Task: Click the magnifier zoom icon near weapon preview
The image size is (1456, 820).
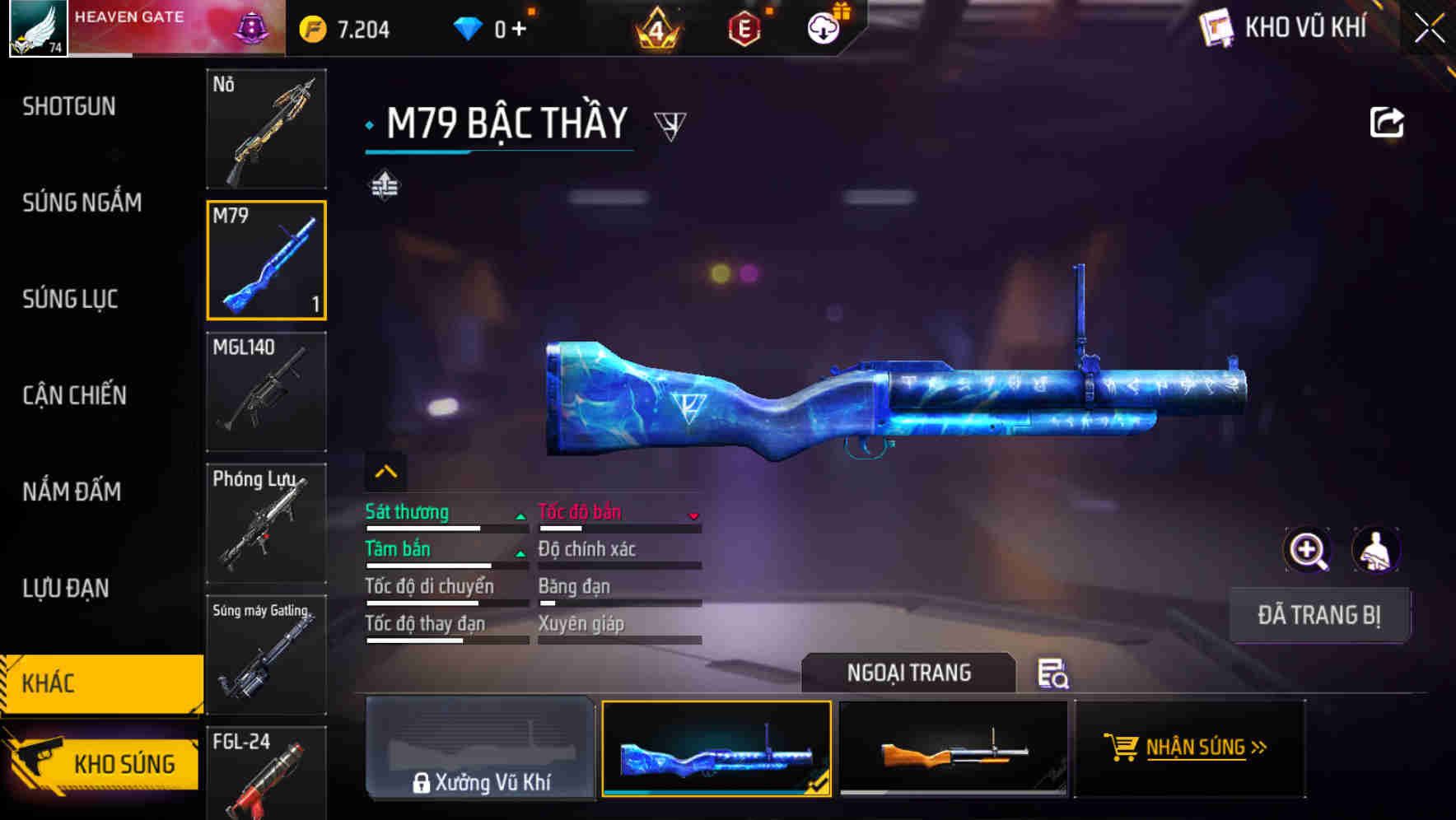Action: [1305, 550]
